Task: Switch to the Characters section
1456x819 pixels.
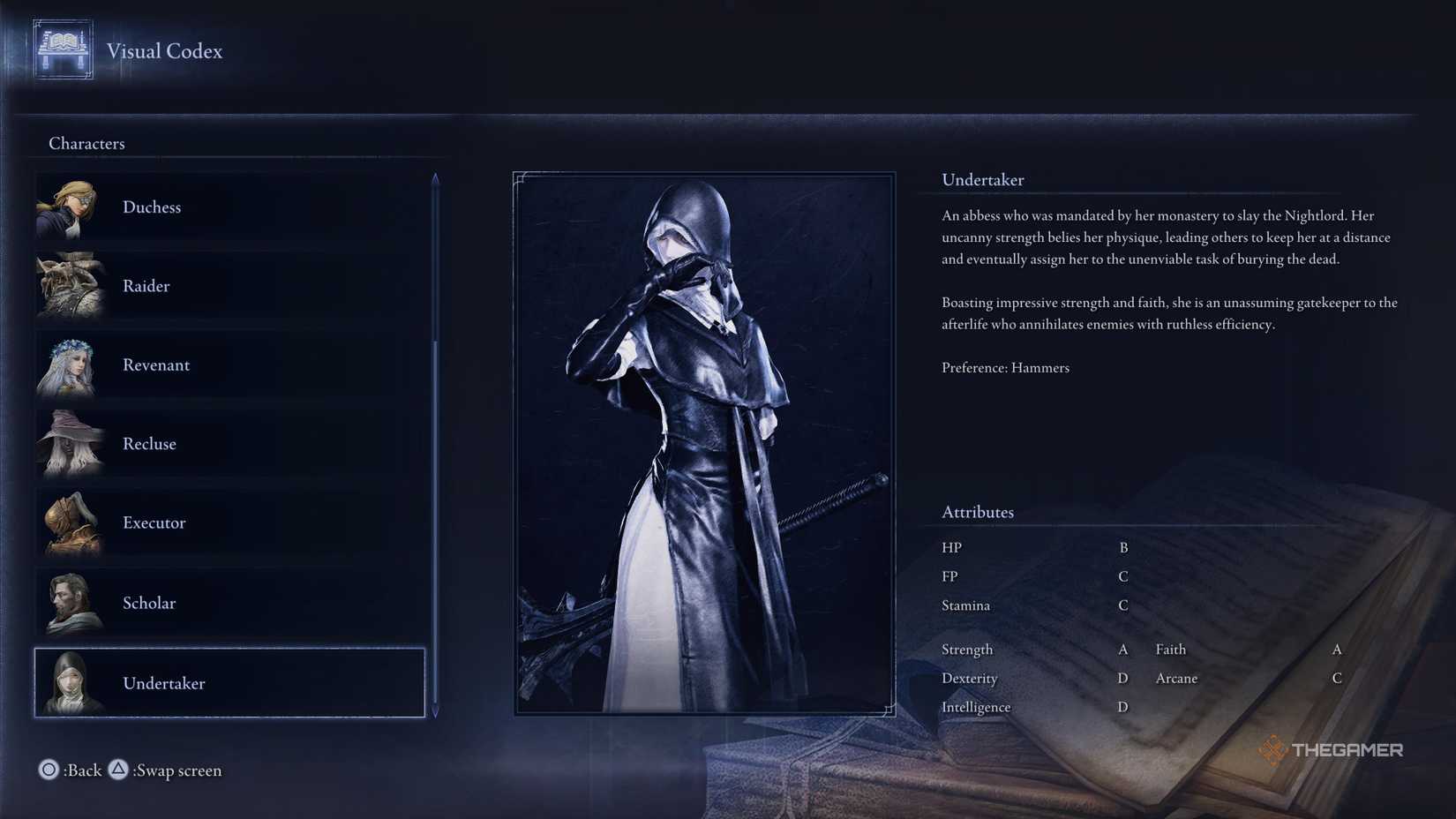Action: 86,143
